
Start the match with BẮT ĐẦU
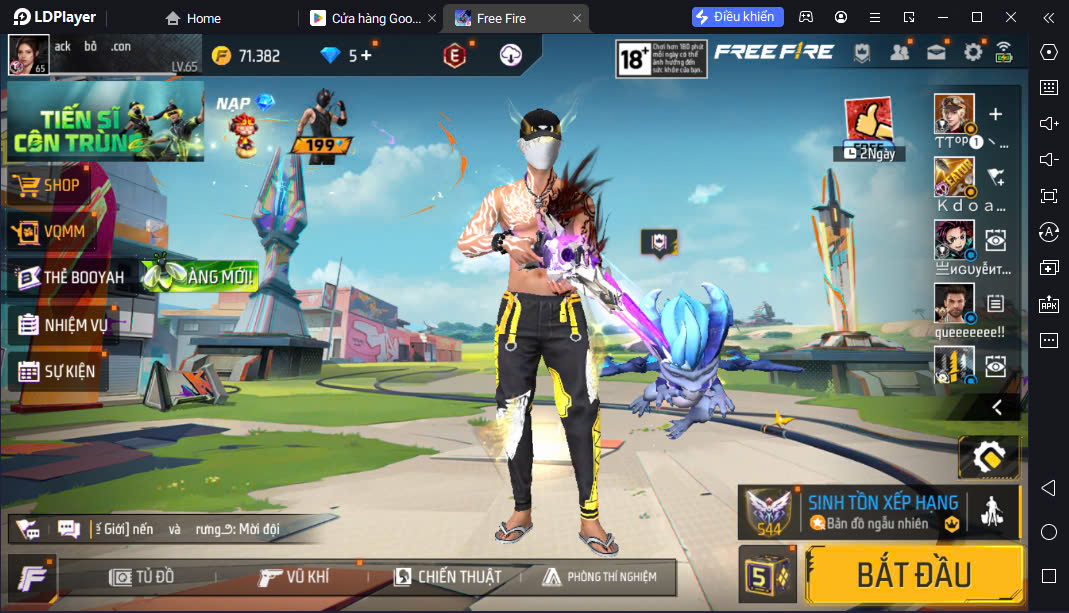coord(913,574)
